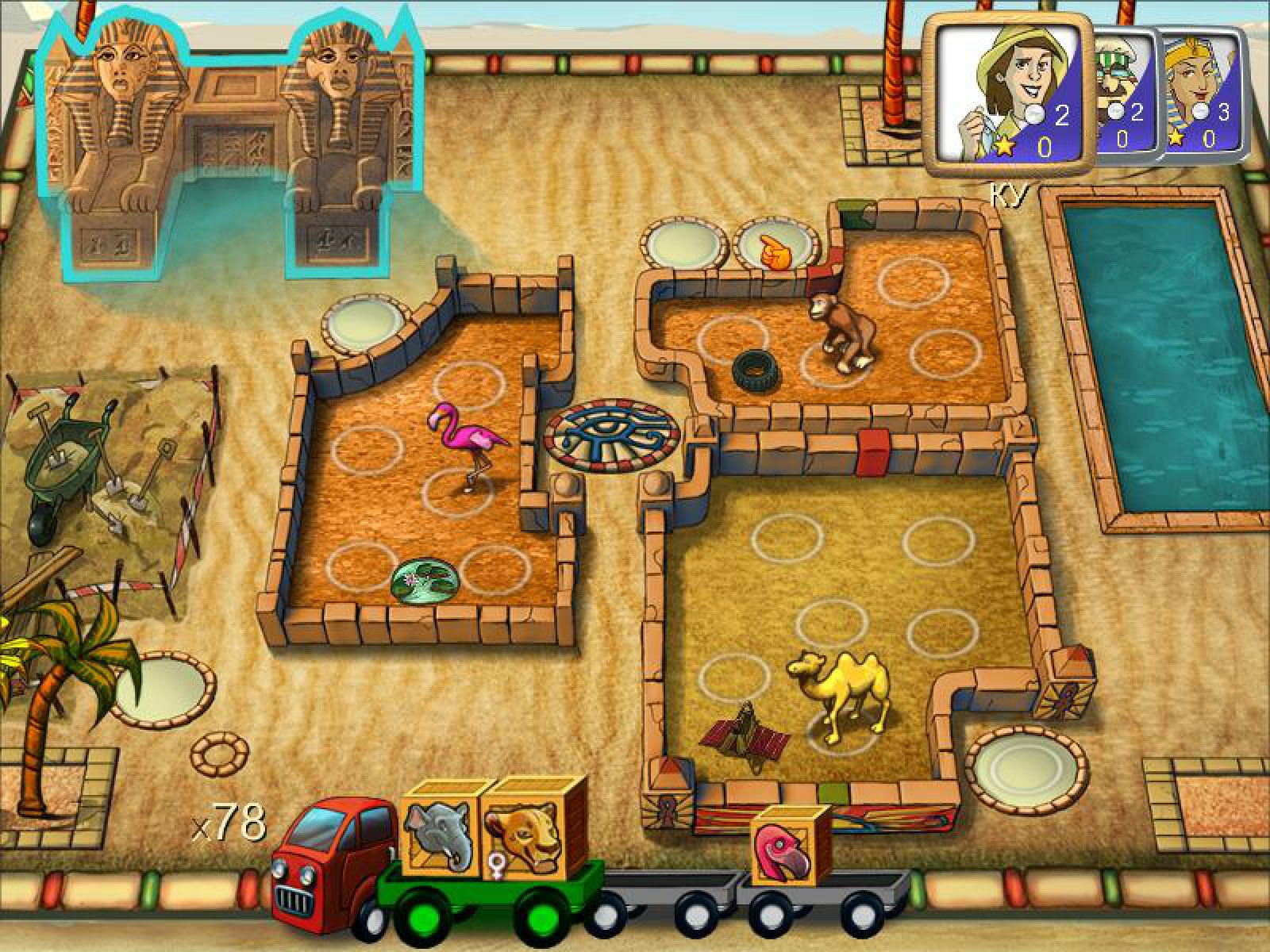Open the middle player's portrait card
1270x952 pixels.
[x=1121, y=95]
